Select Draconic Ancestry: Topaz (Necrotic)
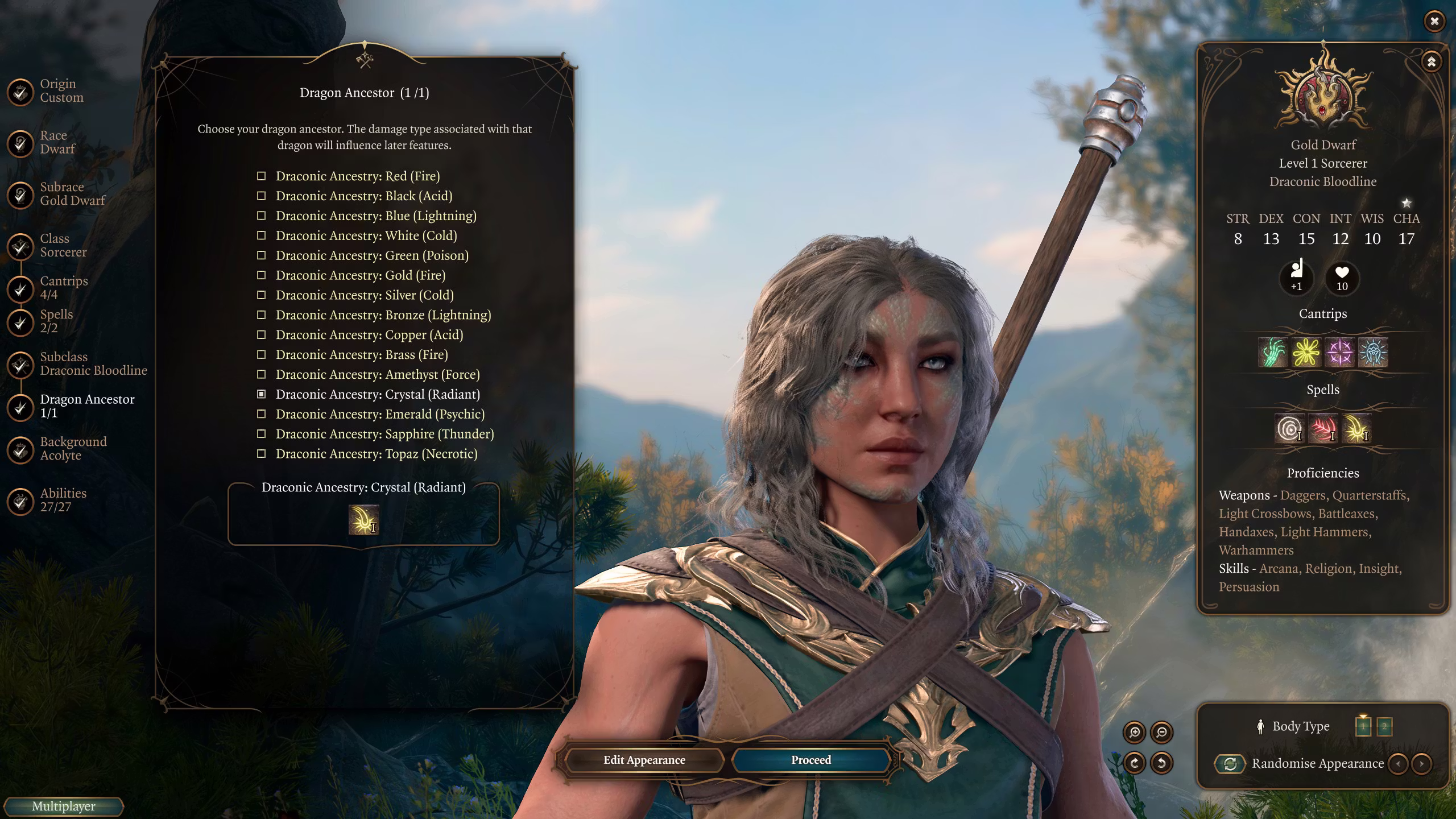The width and height of the screenshot is (1456, 819). (x=376, y=454)
